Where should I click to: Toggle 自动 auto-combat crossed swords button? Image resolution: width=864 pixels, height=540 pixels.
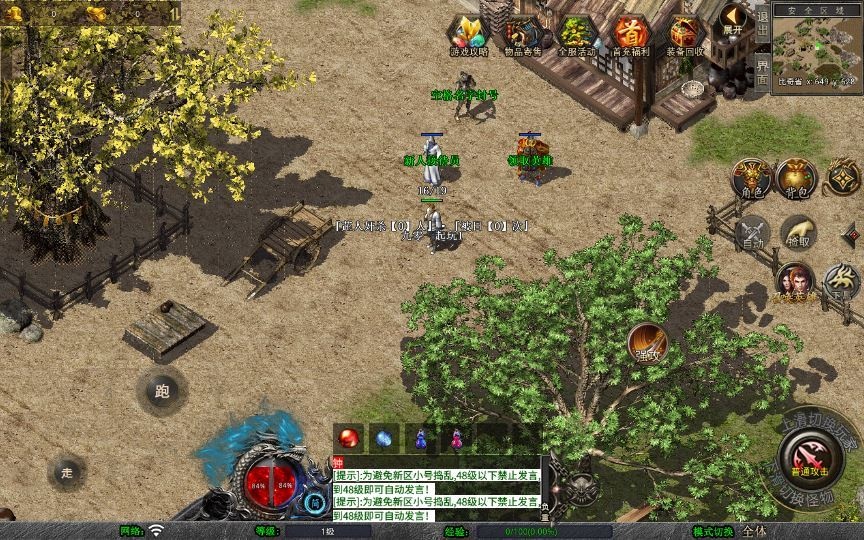[x=752, y=232]
